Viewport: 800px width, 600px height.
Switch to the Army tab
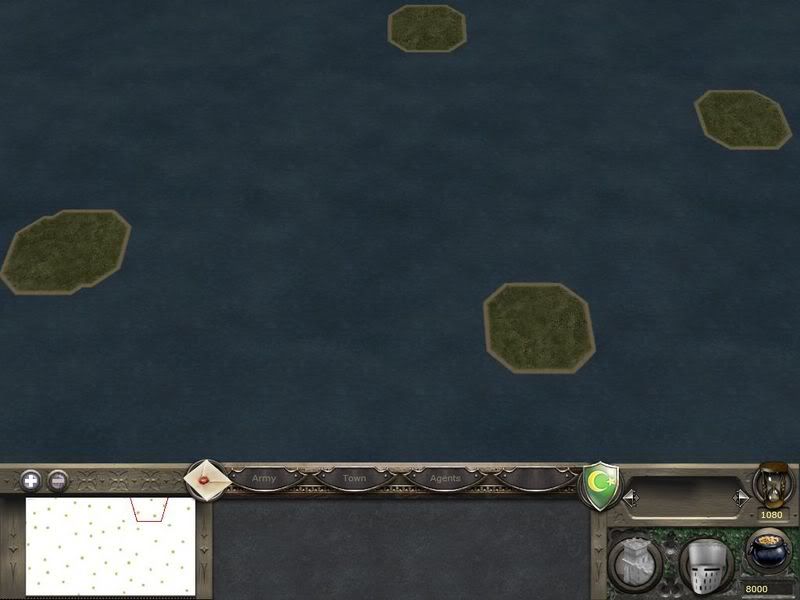point(264,479)
